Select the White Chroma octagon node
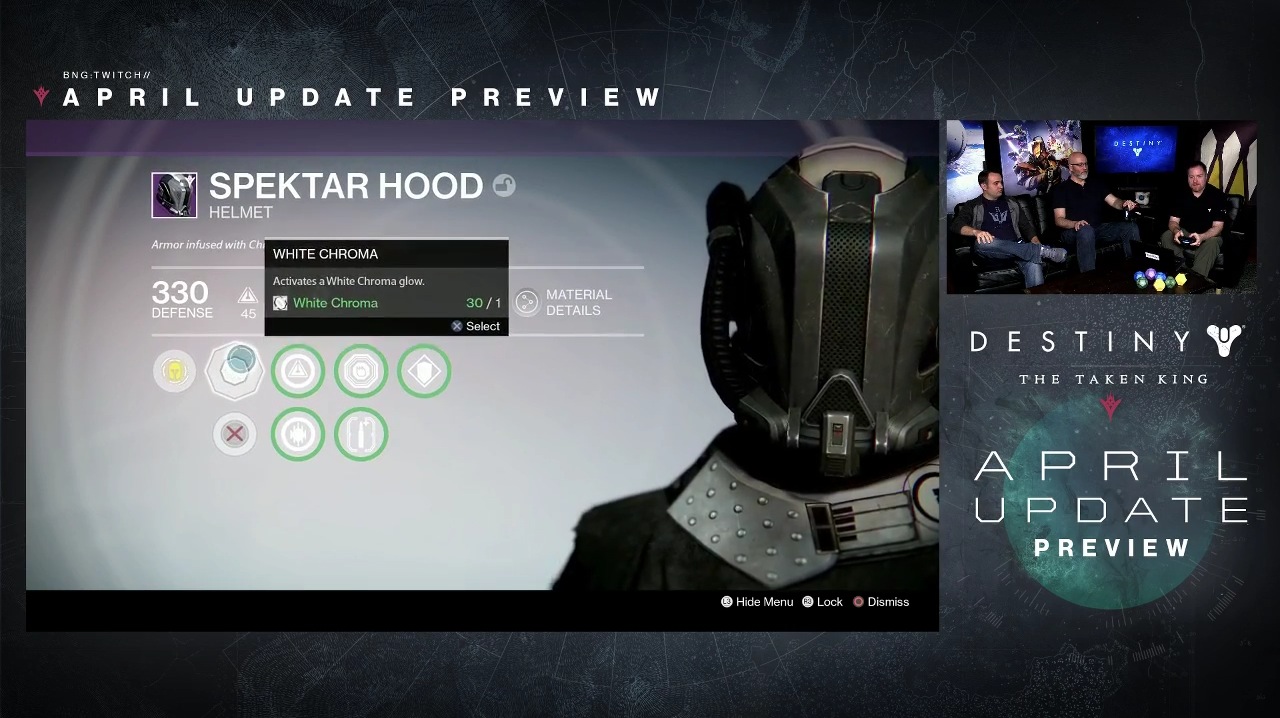Viewport: 1280px width, 718px height. 234,371
